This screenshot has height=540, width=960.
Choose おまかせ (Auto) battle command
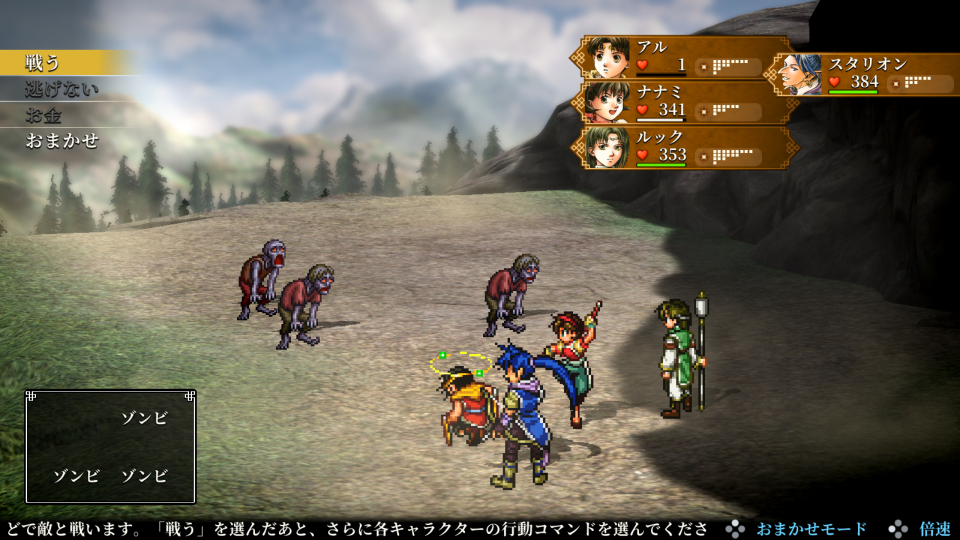[62, 141]
